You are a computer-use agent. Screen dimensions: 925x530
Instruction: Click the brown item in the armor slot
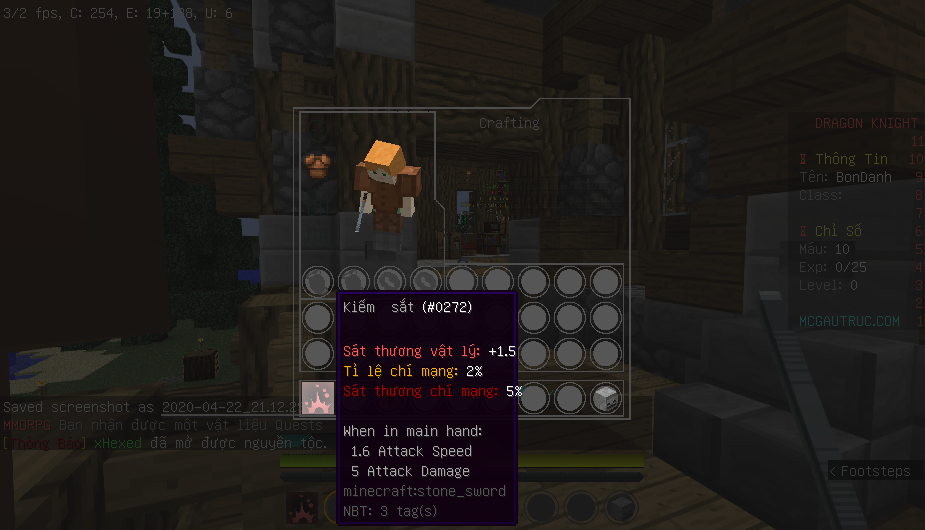click(x=318, y=165)
